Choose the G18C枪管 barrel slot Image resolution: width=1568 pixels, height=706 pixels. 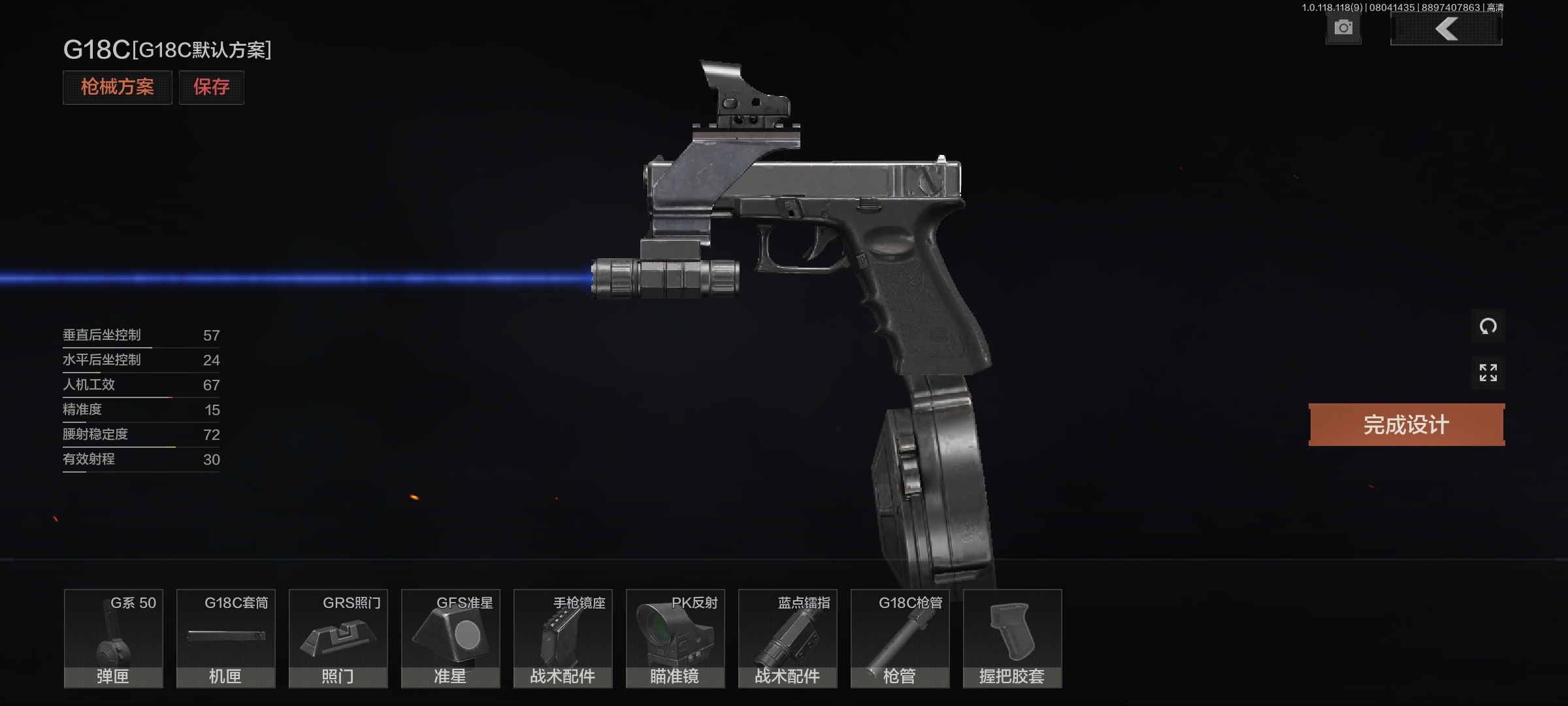coord(900,639)
